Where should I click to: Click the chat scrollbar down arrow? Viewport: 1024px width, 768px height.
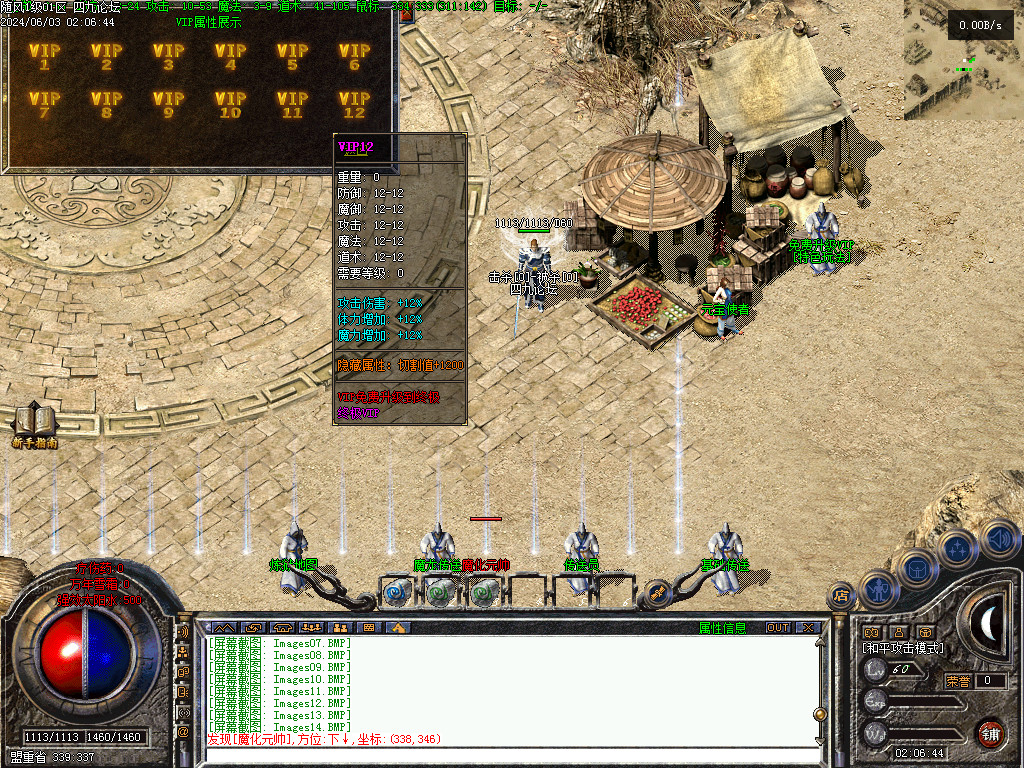click(821, 740)
